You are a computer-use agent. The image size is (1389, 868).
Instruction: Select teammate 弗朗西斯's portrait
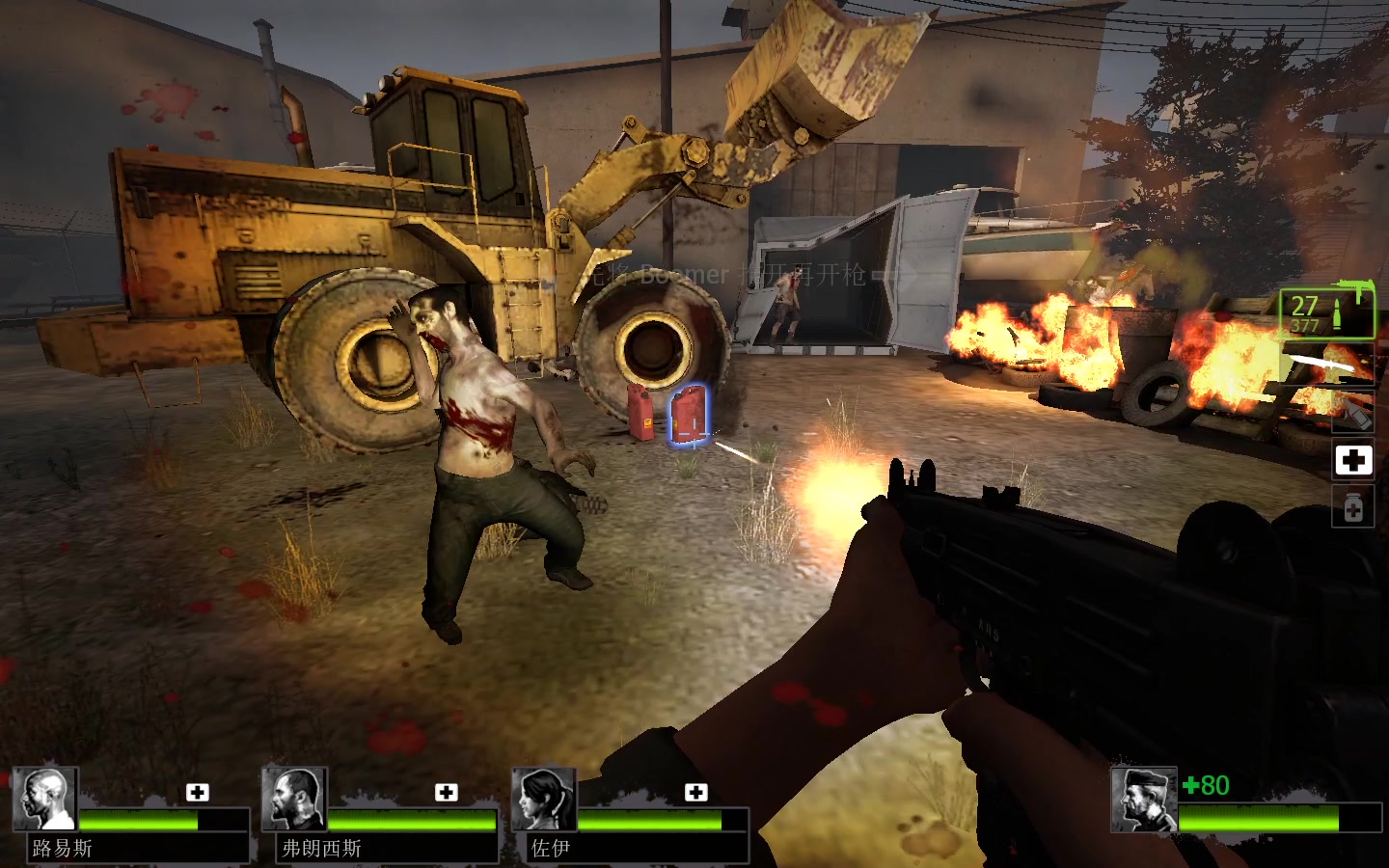pos(294,799)
